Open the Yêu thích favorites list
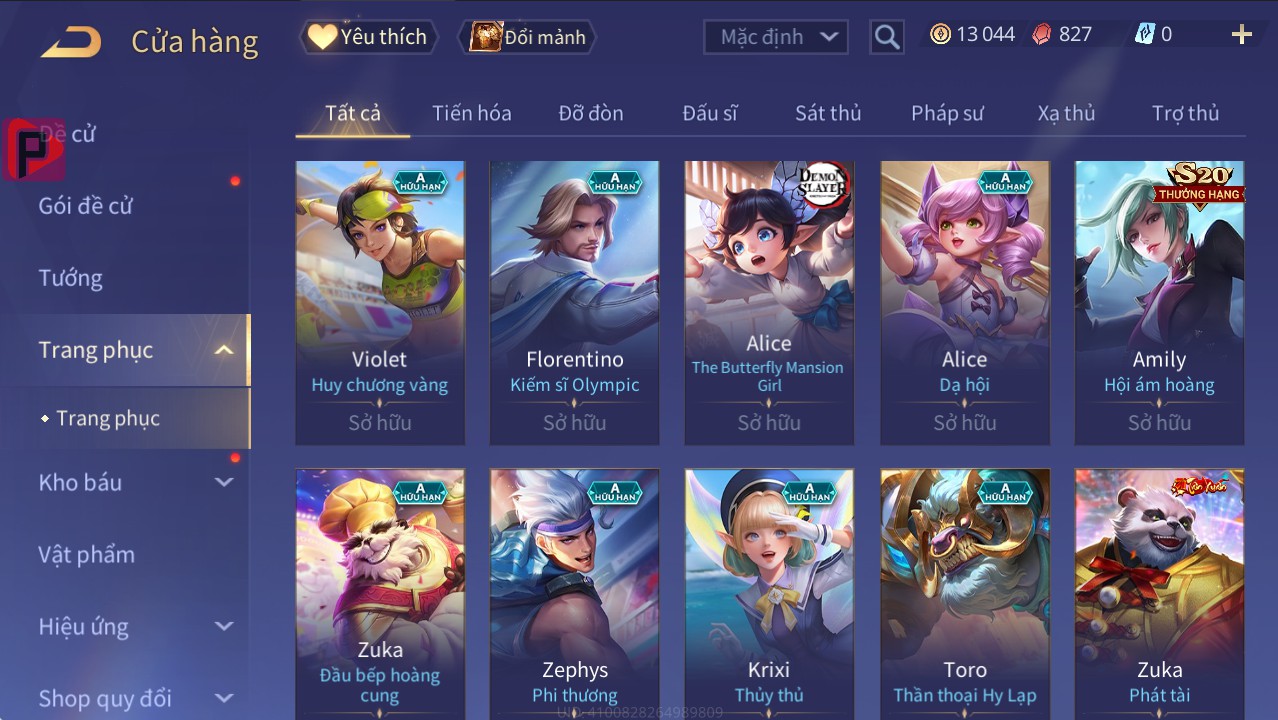Image resolution: width=1278 pixels, height=720 pixels. click(367, 37)
